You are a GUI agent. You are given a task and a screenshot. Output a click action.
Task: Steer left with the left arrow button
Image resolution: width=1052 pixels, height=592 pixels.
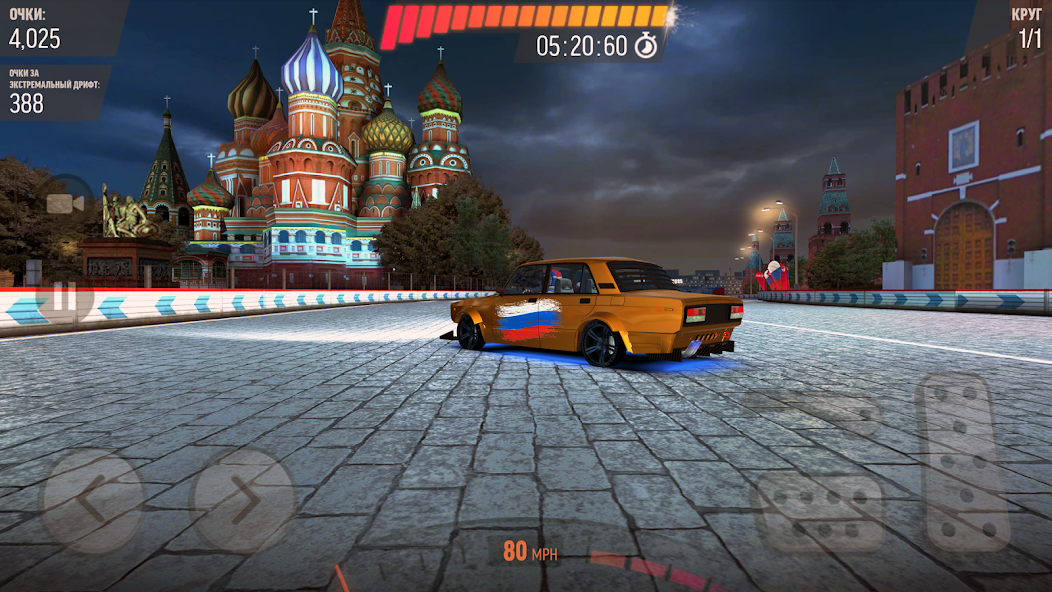[91, 502]
